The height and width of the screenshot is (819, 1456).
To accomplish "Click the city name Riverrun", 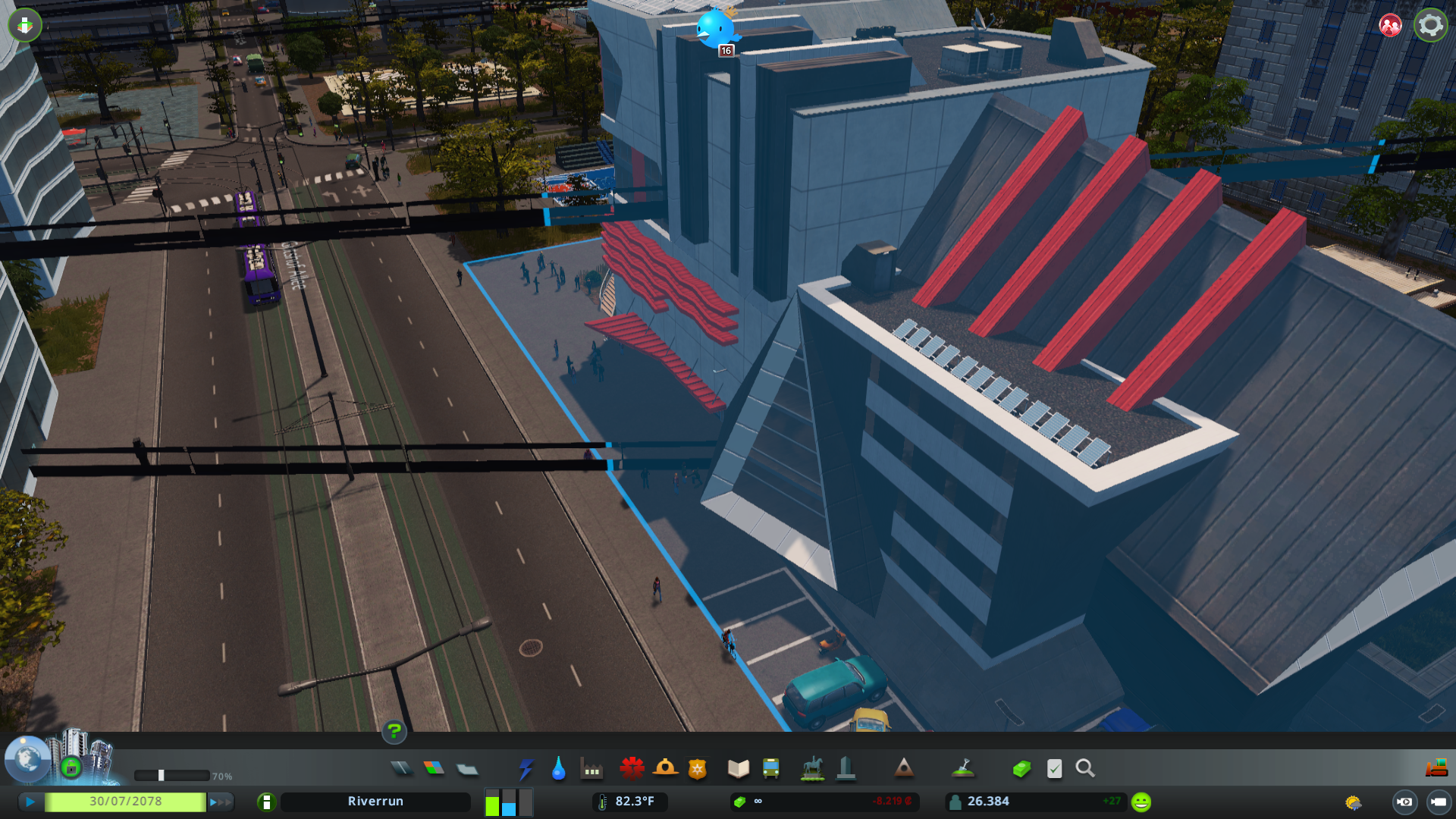I will click(x=375, y=801).
